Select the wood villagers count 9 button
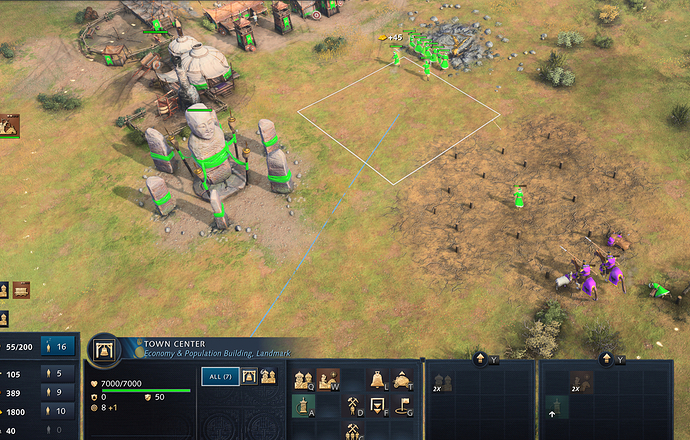The width and height of the screenshot is (690, 440). tap(58, 392)
